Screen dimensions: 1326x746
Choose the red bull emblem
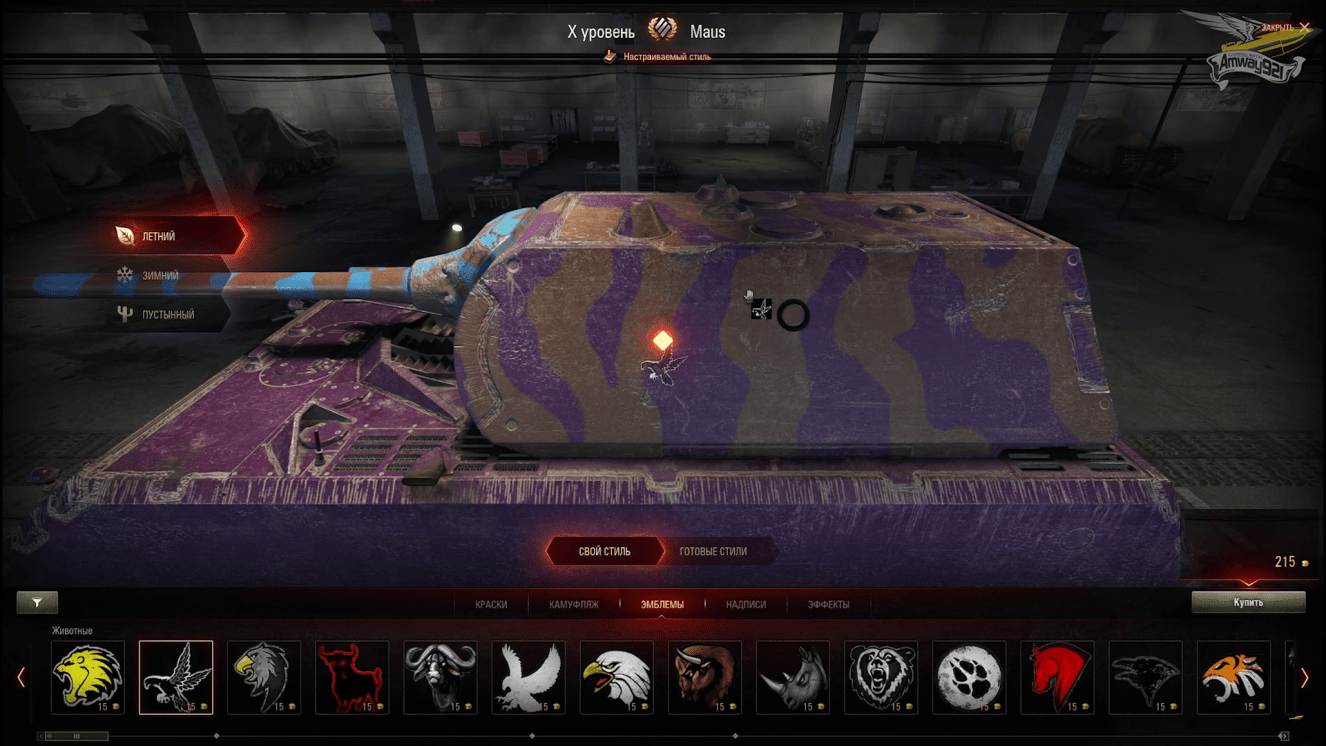click(352, 677)
